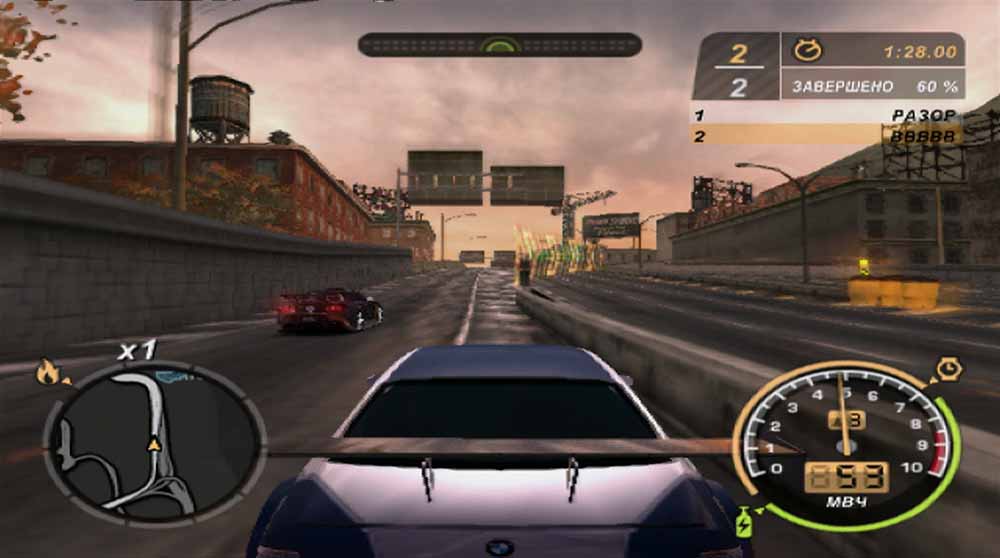Click the police radar detector bar
1000x558 pixels.
coord(499,45)
